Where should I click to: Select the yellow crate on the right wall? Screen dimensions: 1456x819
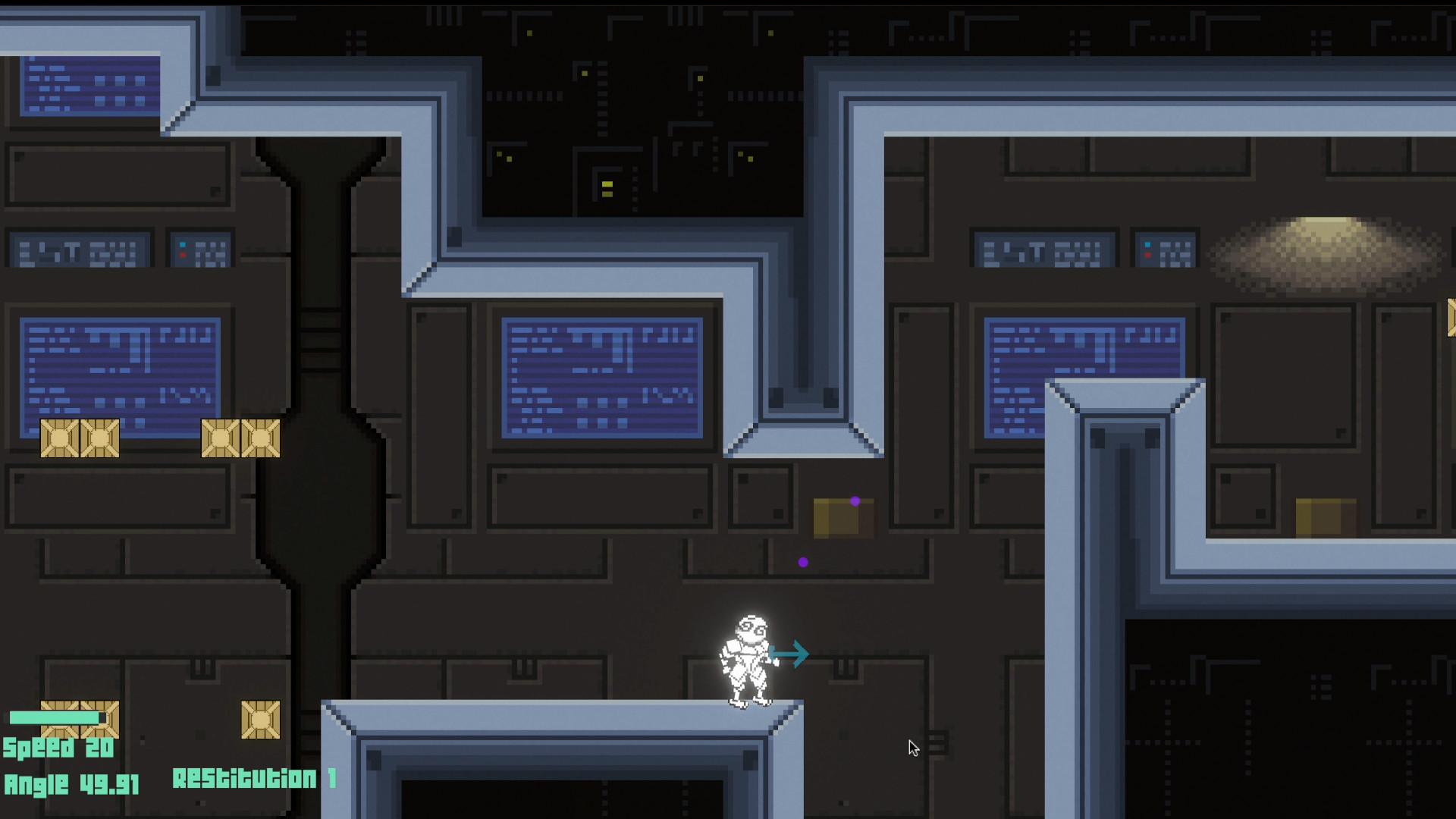pyautogui.click(x=1326, y=516)
